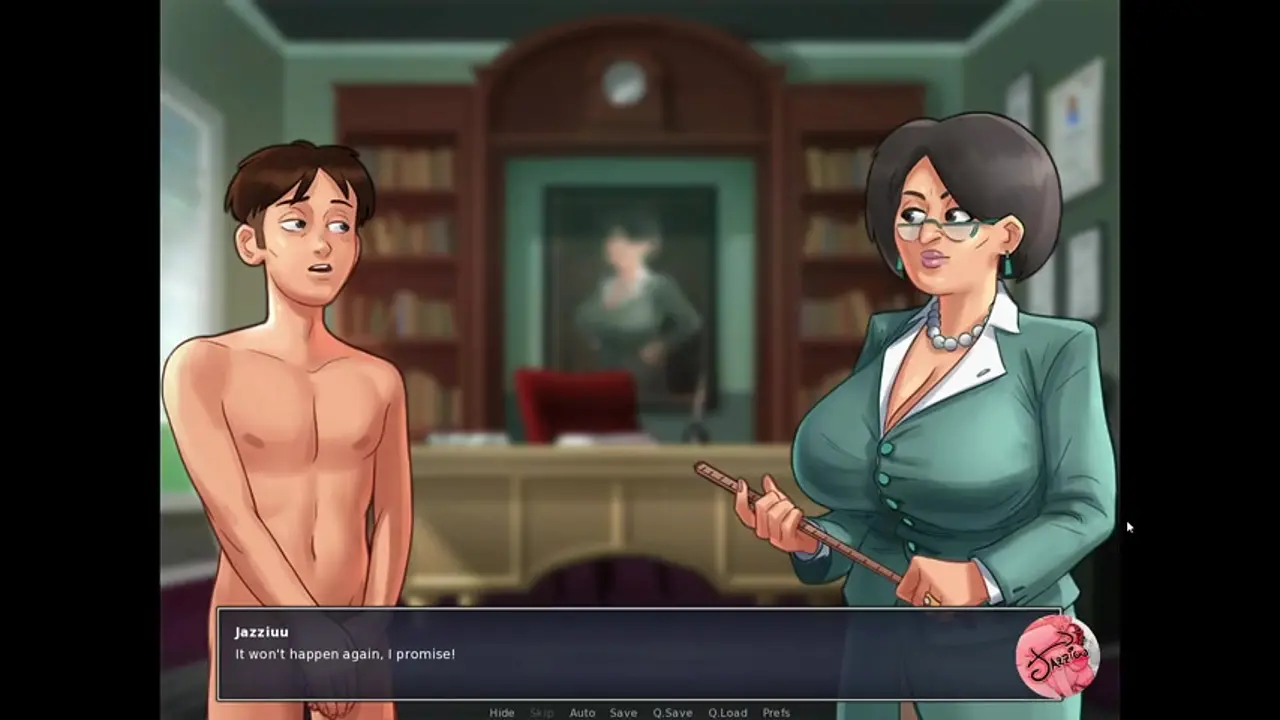Quick save with Q.Save
1280x720 pixels.
[x=672, y=713]
